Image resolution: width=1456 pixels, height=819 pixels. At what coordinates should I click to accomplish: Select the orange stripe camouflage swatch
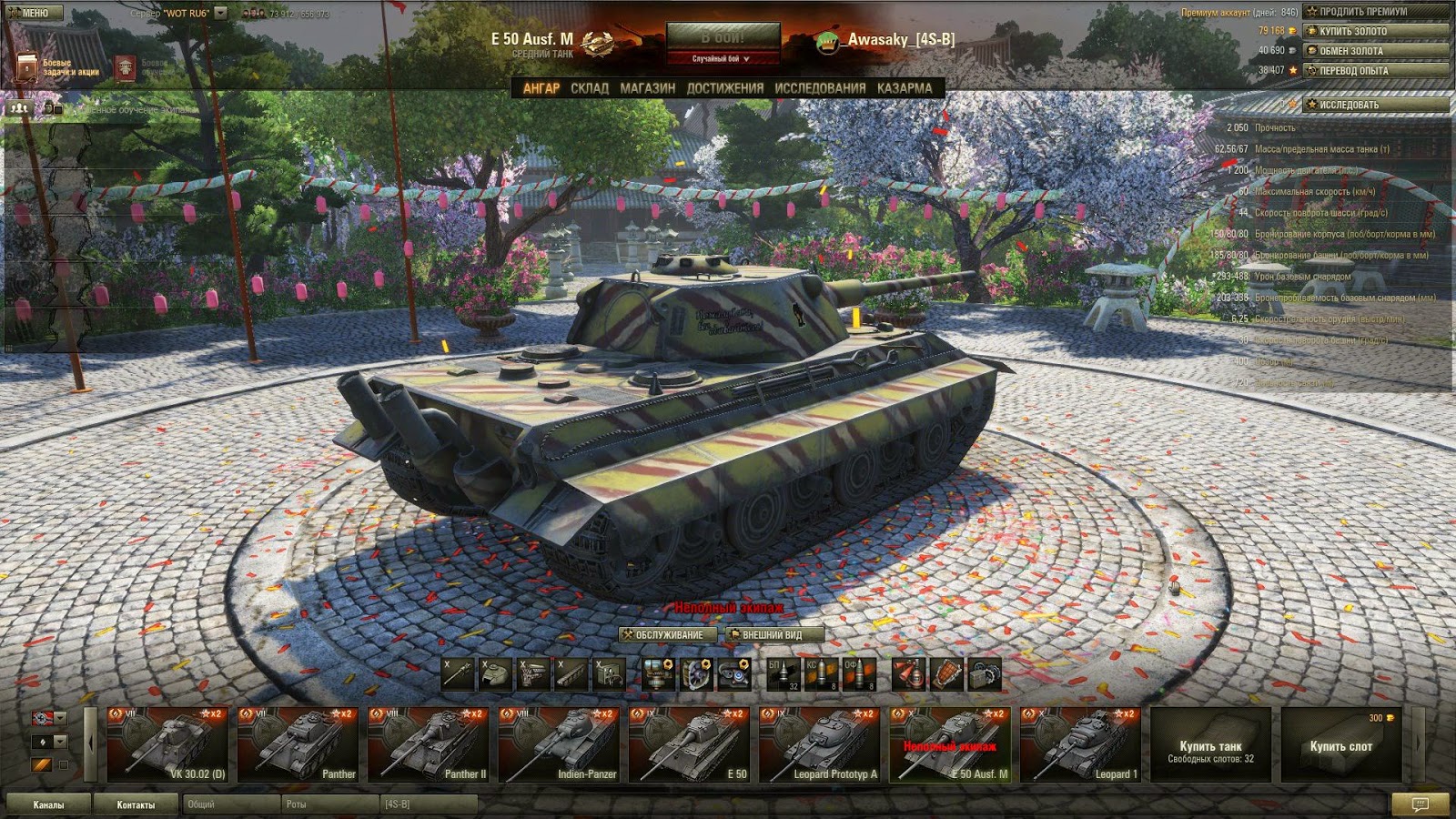click(42, 764)
